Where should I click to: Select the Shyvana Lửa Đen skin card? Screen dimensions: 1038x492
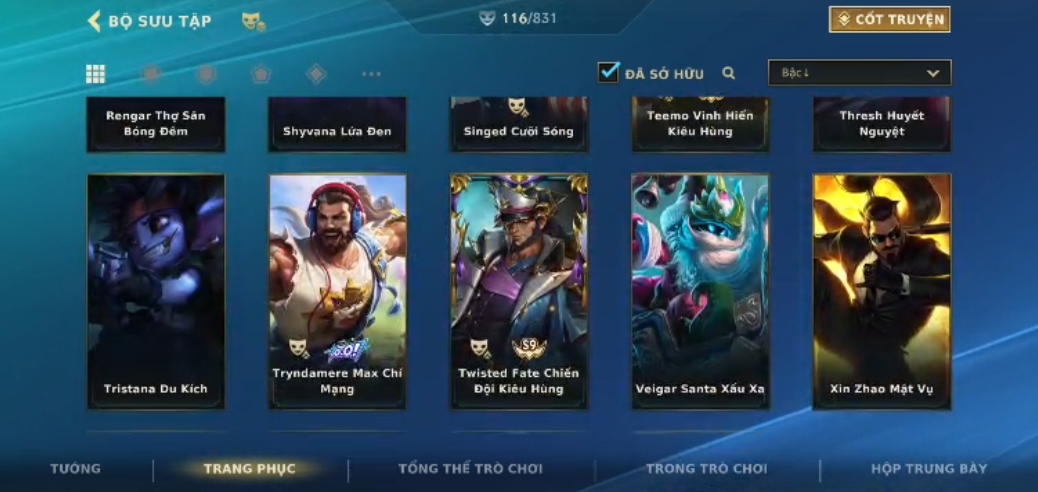(337, 124)
